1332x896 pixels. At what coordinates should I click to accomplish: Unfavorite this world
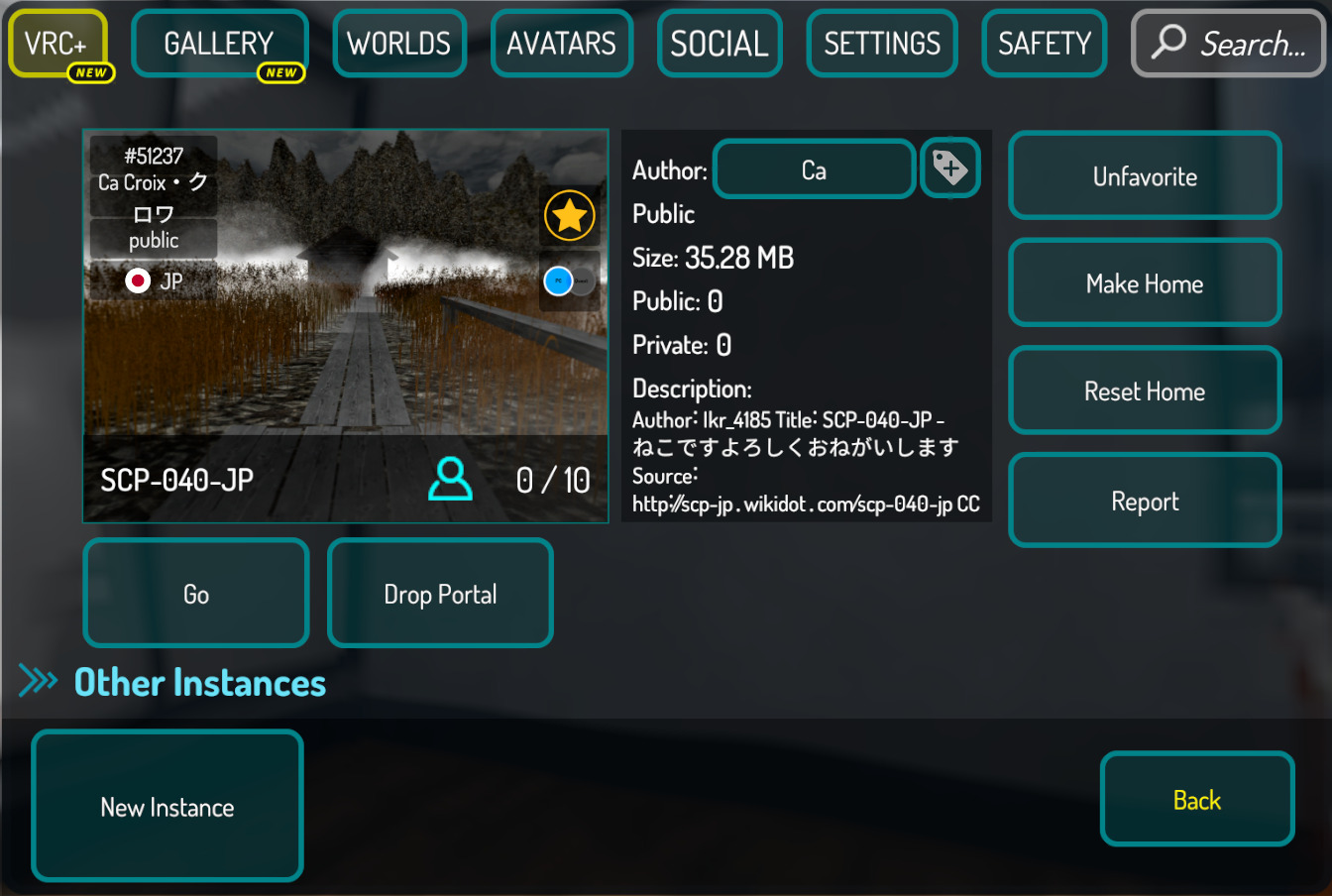point(1145,176)
